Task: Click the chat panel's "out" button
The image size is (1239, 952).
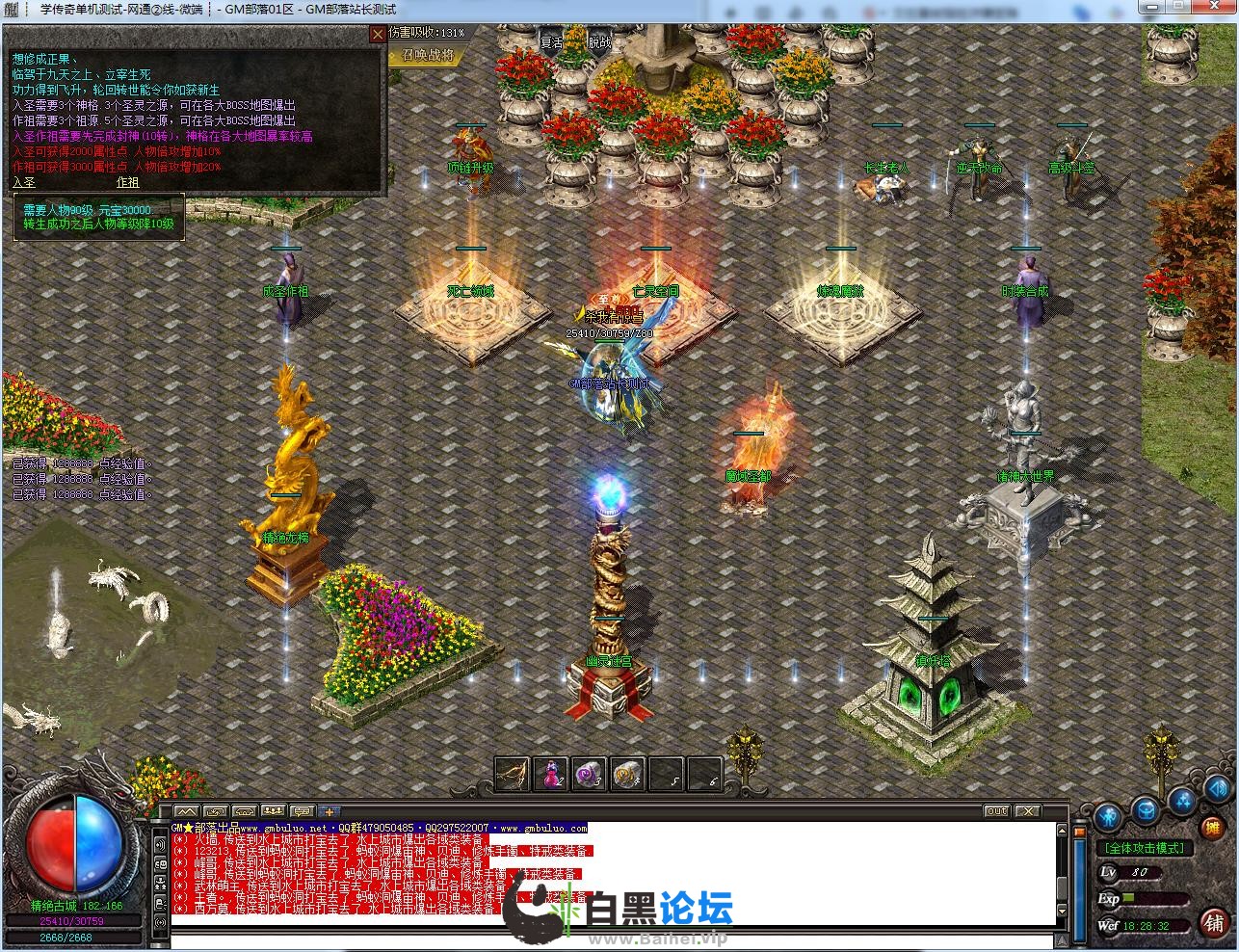Action: pyautogui.click(x=997, y=811)
